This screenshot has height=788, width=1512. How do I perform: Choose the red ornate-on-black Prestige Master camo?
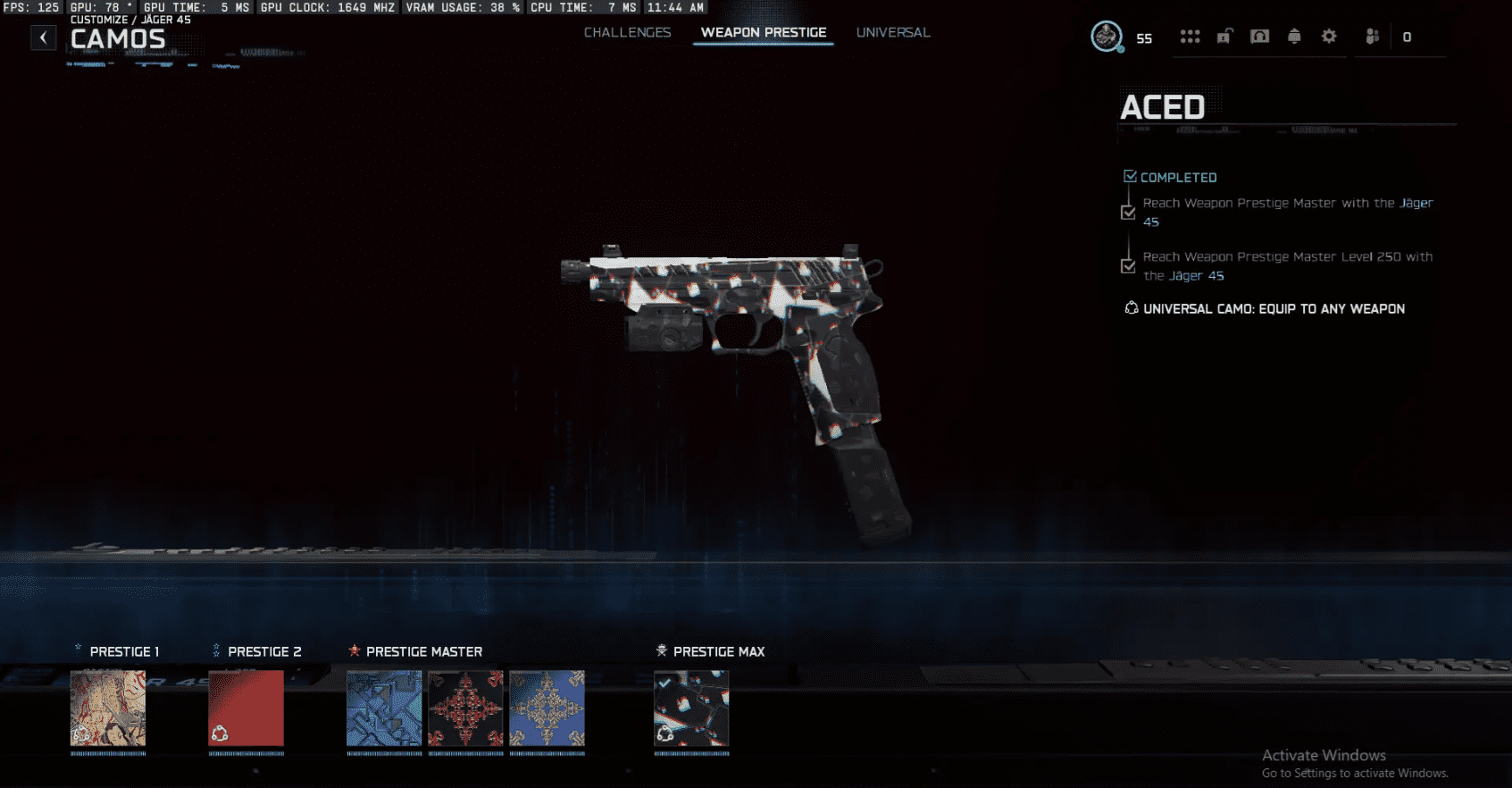click(465, 708)
